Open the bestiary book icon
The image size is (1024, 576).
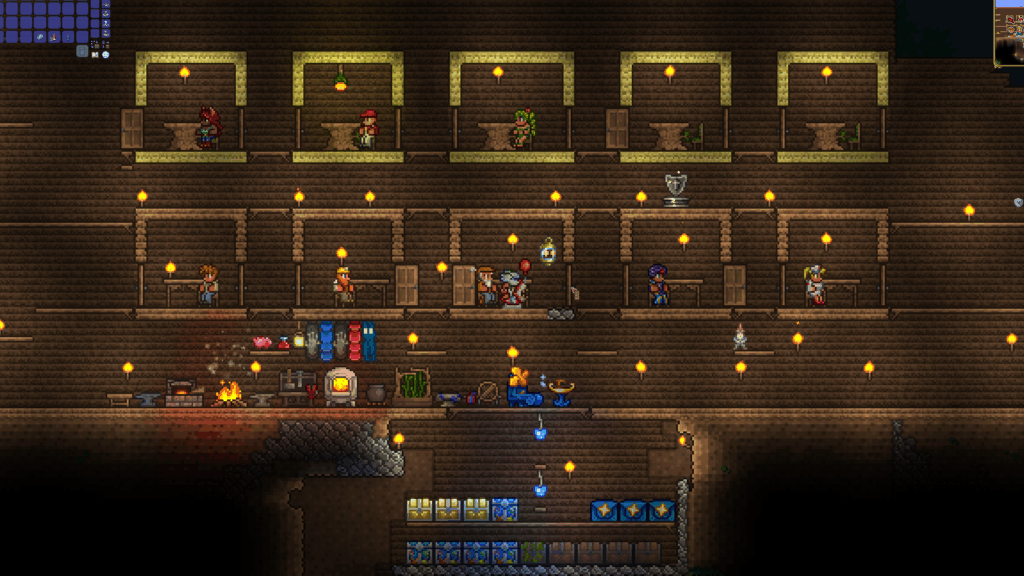[95, 55]
